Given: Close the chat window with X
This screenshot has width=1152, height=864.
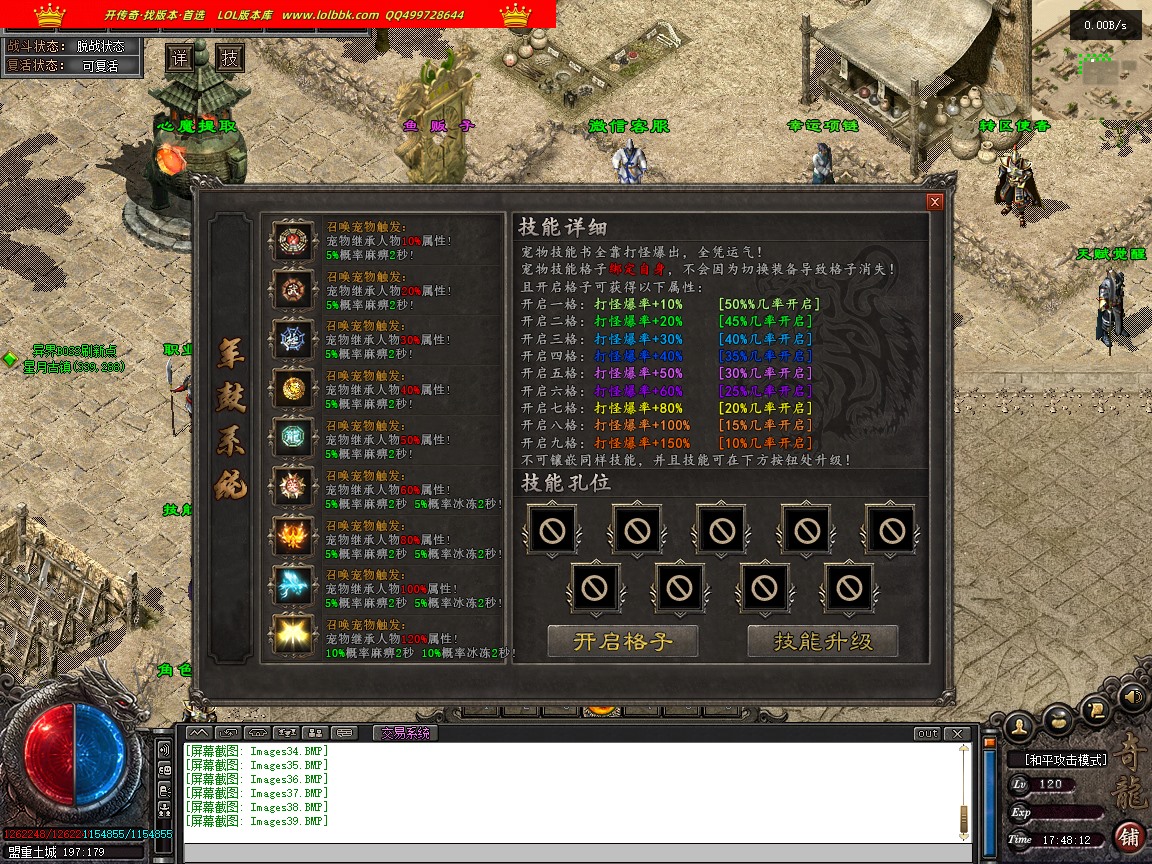Looking at the screenshot, I should [957, 734].
